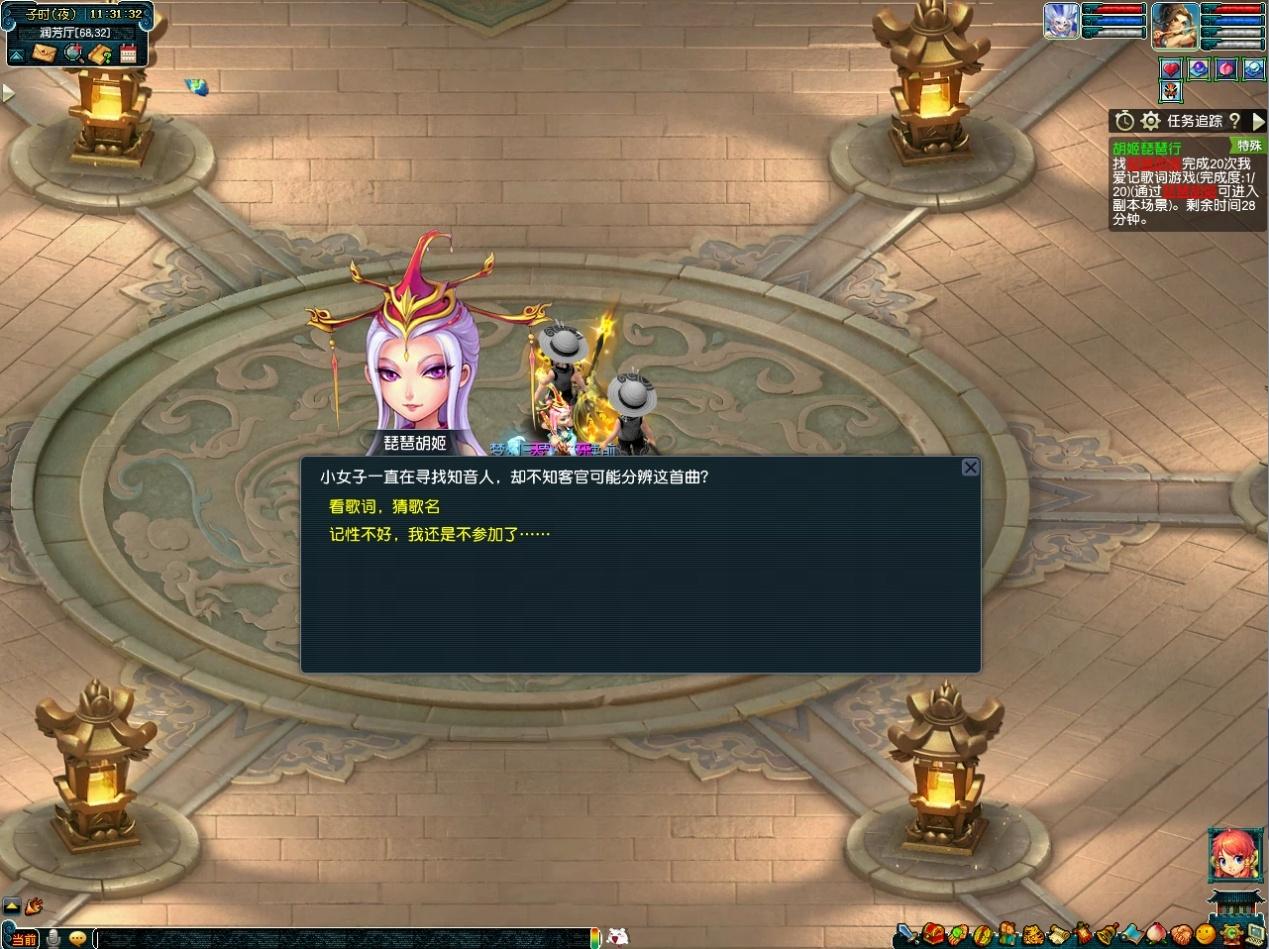Click the red-haired girl avatar portrait
Screen dimensions: 1269x949
tap(1234, 856)
